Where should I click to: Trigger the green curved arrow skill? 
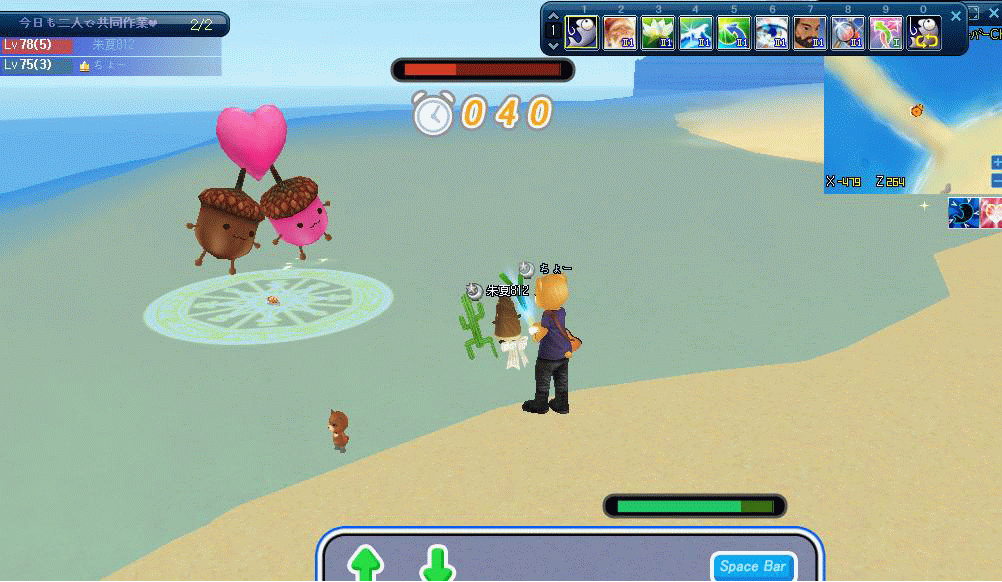pyautogui.click(x=734, y=33)
